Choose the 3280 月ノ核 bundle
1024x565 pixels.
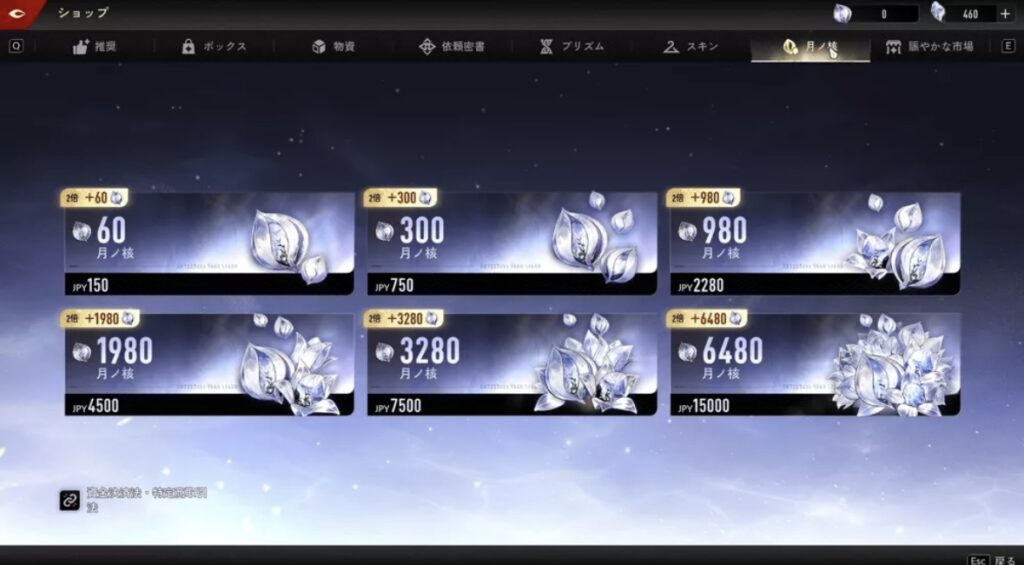[x=512, y=363]
